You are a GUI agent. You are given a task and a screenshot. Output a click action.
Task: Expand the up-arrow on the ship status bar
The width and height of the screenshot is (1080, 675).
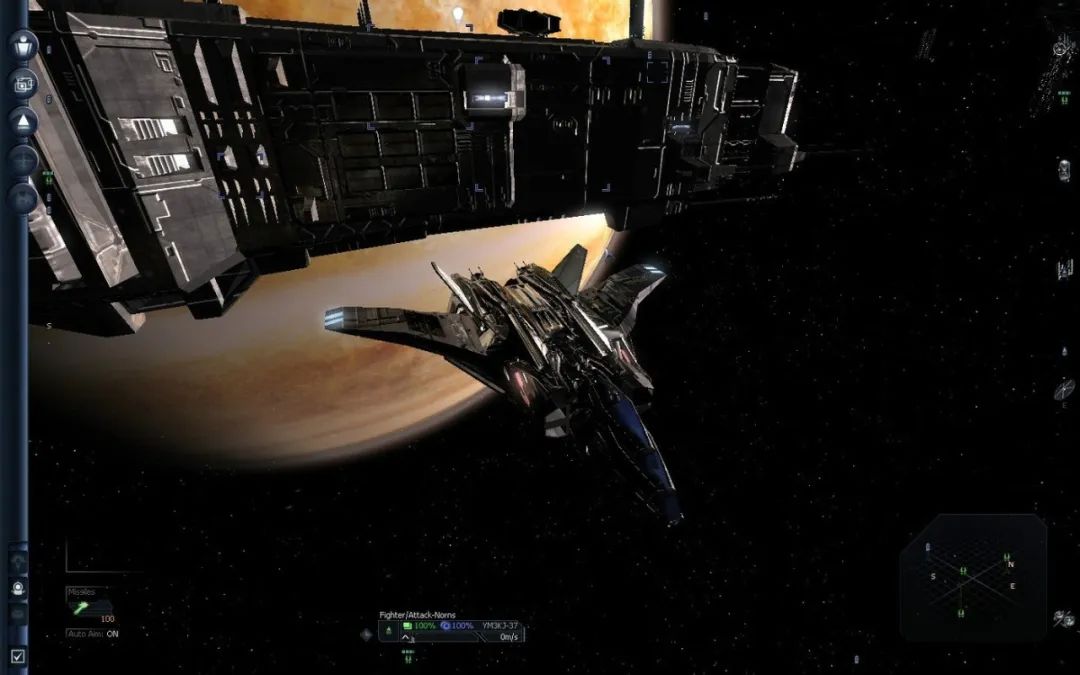click(406, 637)
